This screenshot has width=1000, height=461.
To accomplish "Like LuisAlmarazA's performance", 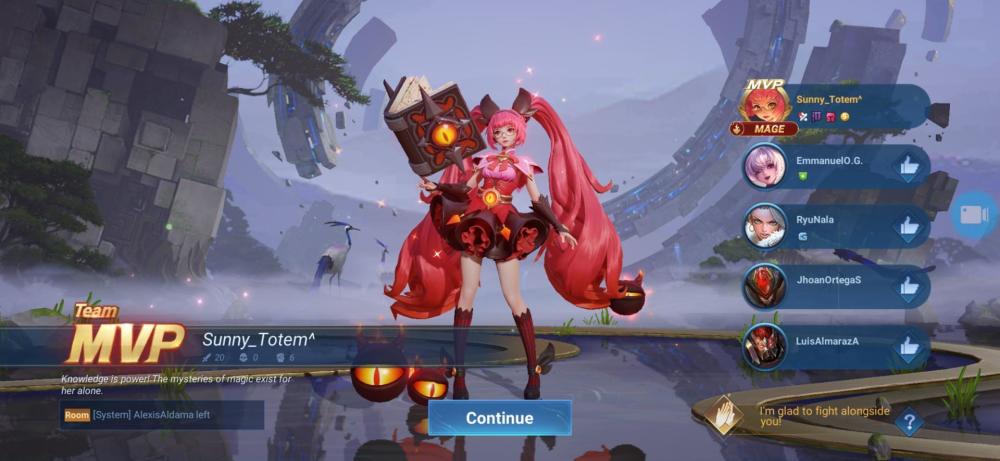I will coord(908,348).
